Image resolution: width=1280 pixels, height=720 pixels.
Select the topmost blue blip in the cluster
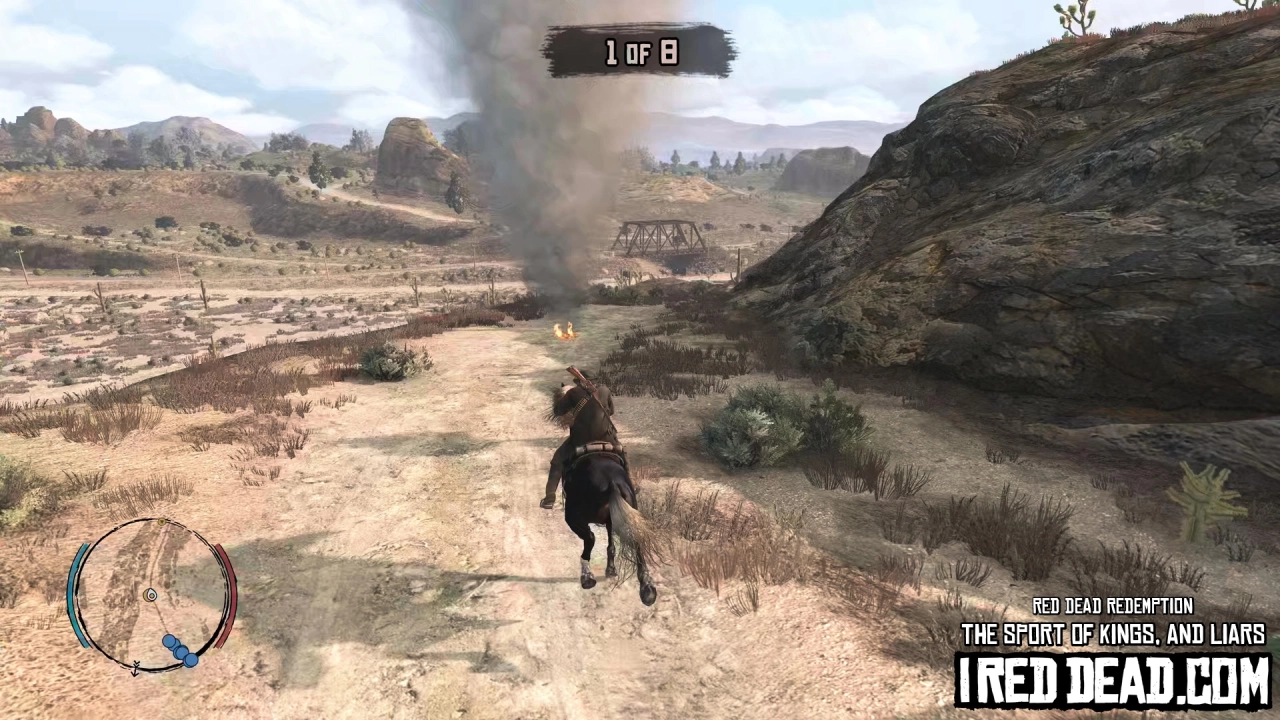(x=169, y=640)
